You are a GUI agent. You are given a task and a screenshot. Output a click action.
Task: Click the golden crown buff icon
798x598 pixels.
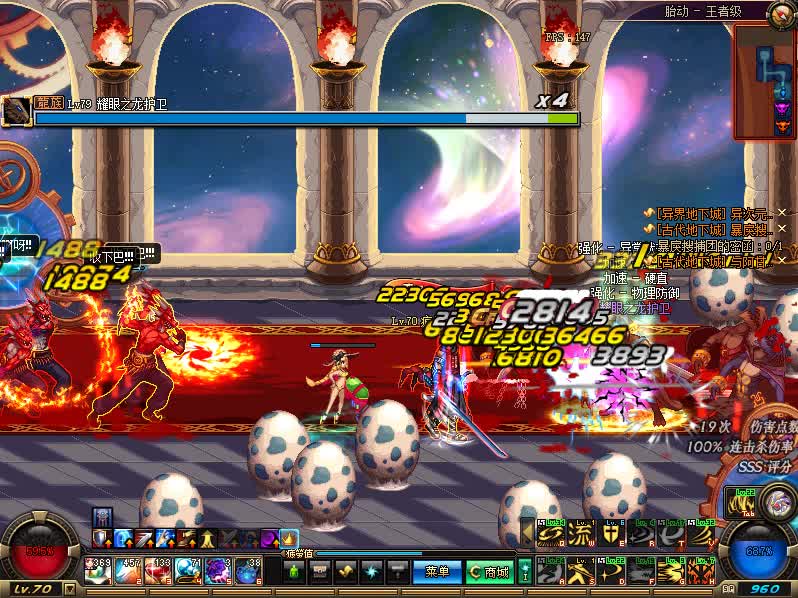click(x=289, y=539)
